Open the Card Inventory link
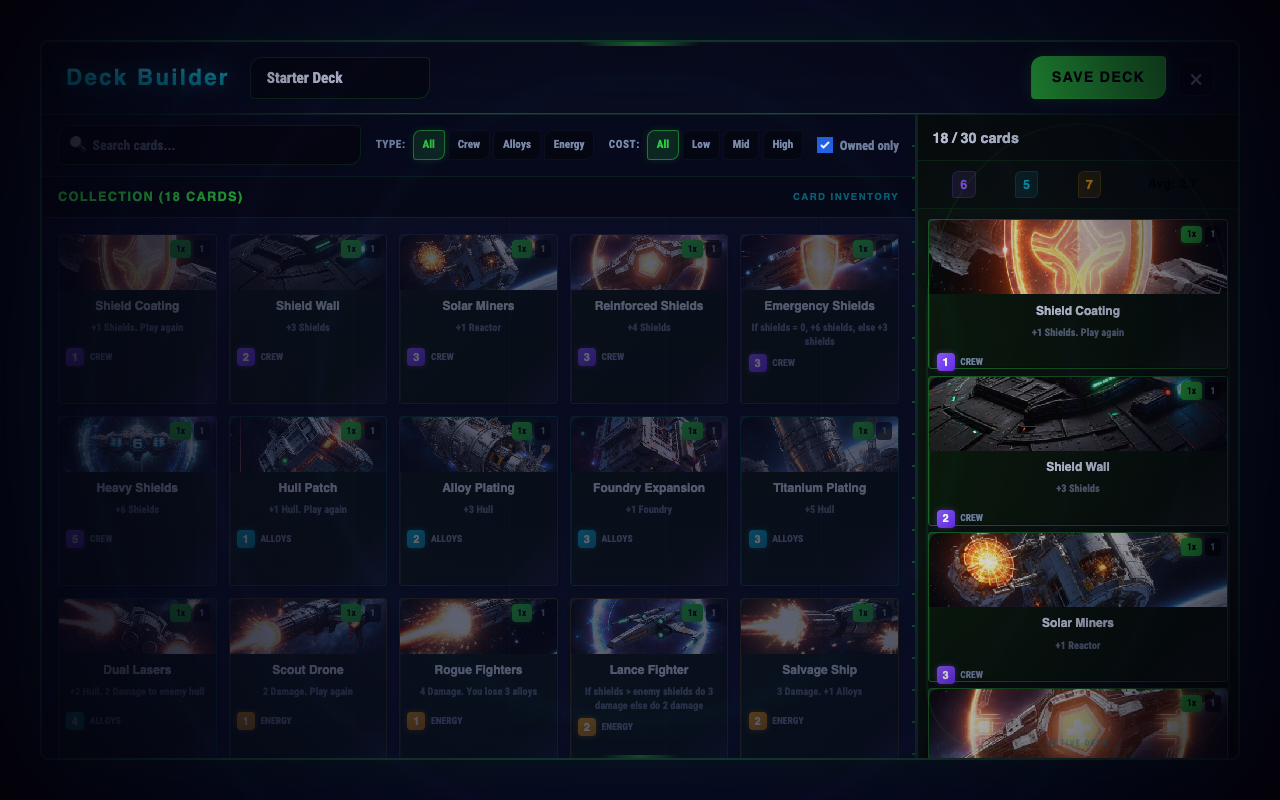 [x=845, y=197]
